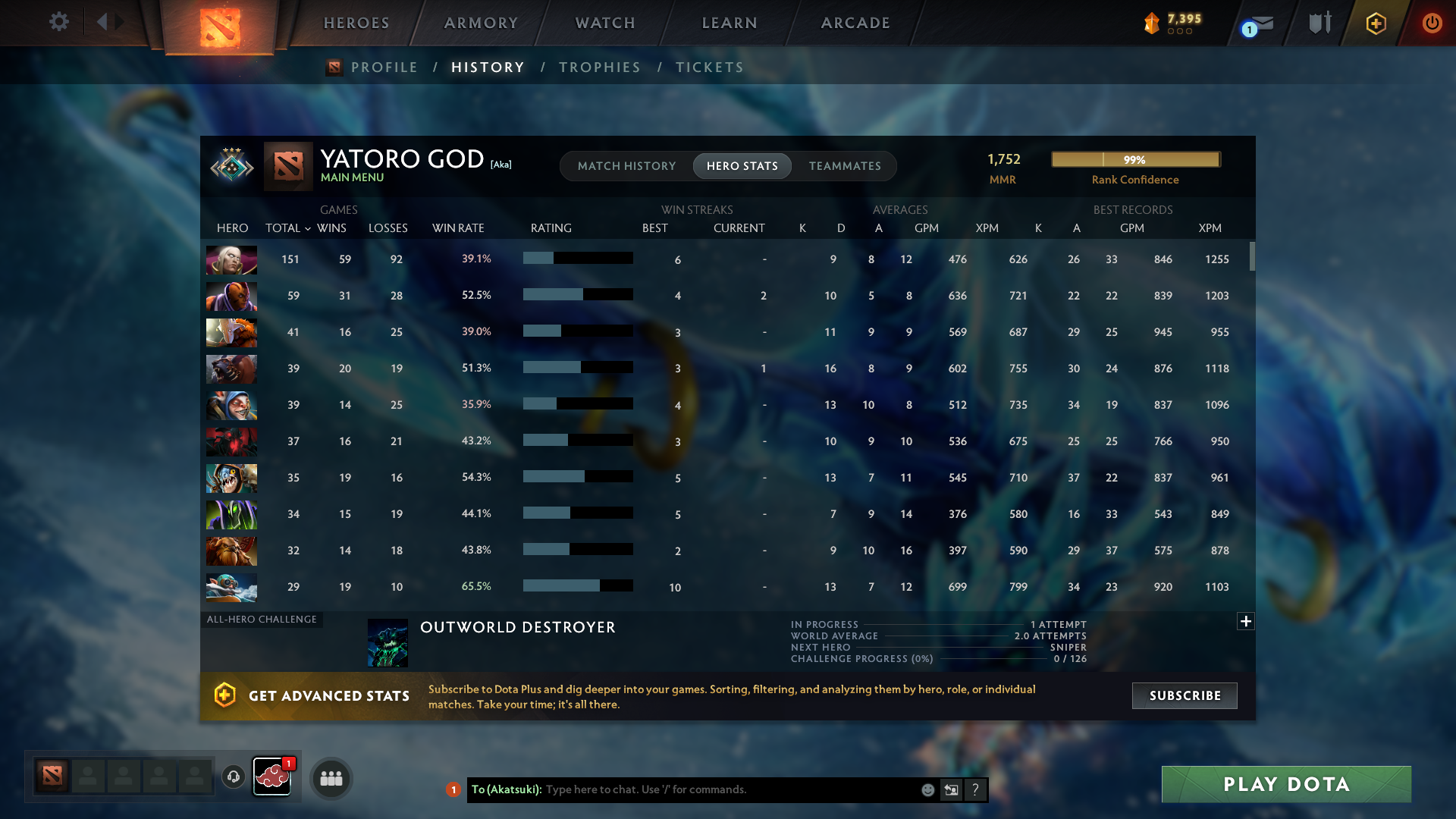Image resolution: width=1456 pixels, height=819 pixels.
Task: Open Dota Plus via the gold hexagon icon
Action: pos(1376,23)
